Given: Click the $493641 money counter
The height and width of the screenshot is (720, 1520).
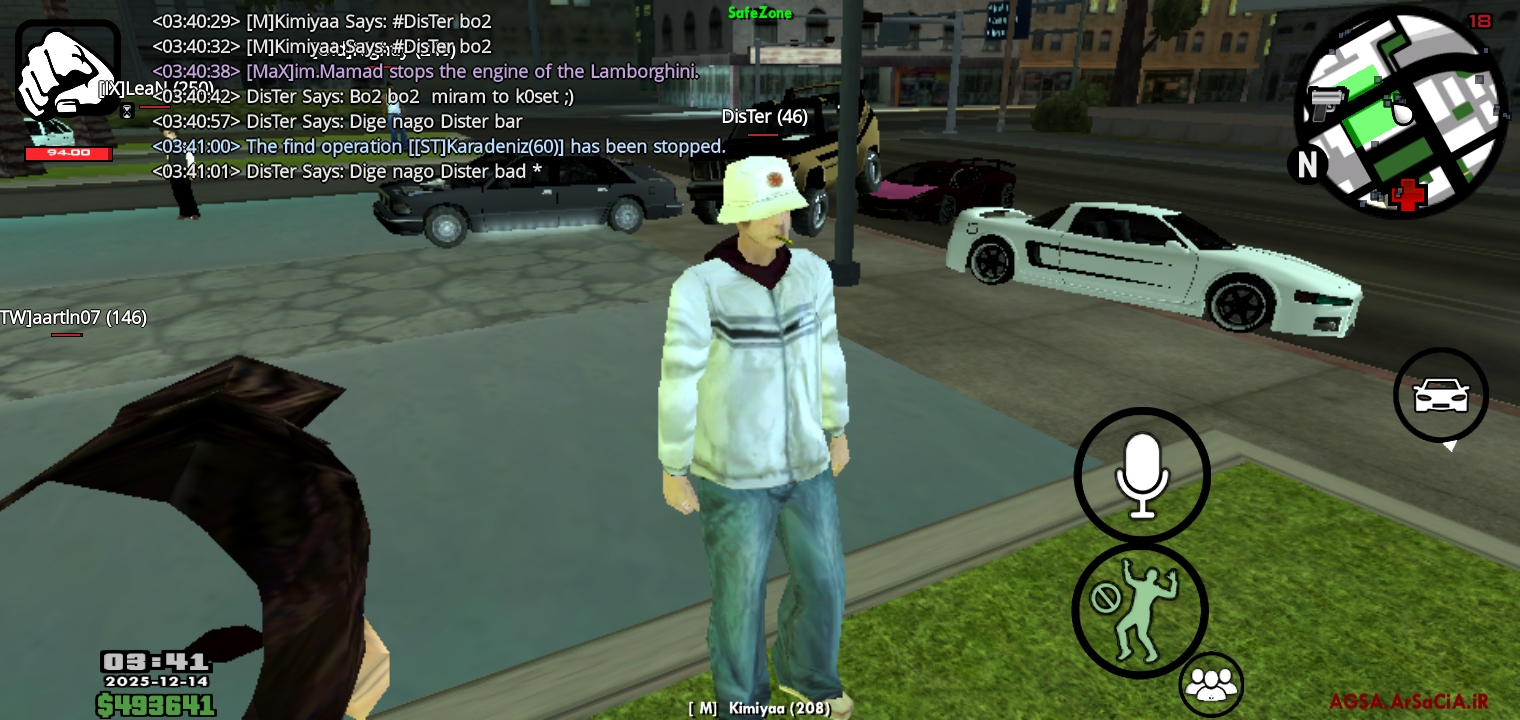Looking at the screenshot, I should point(156,703).
